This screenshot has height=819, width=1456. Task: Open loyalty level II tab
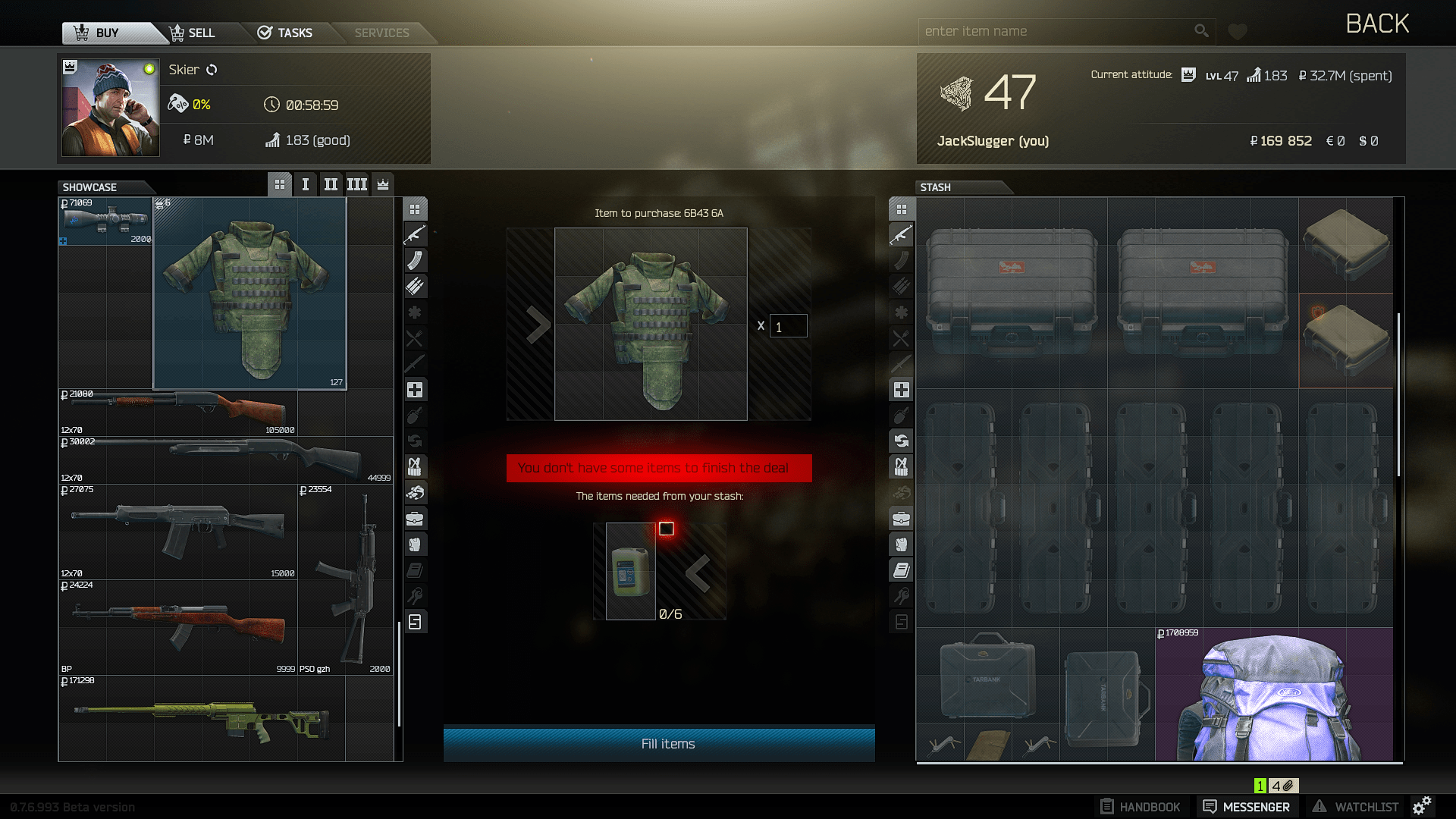[331, 184]
